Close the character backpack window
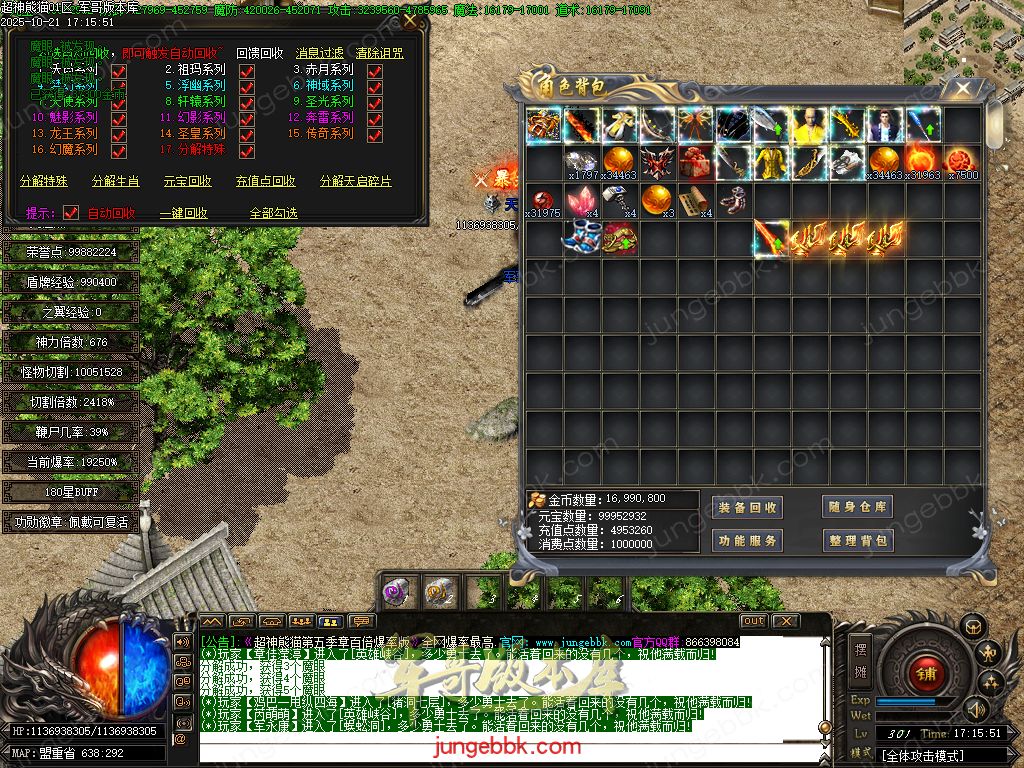 point(962,89)
